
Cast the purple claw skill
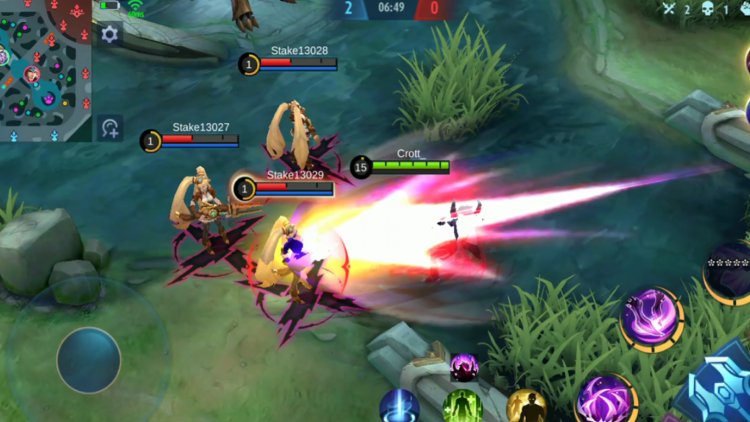pos(606,398)
